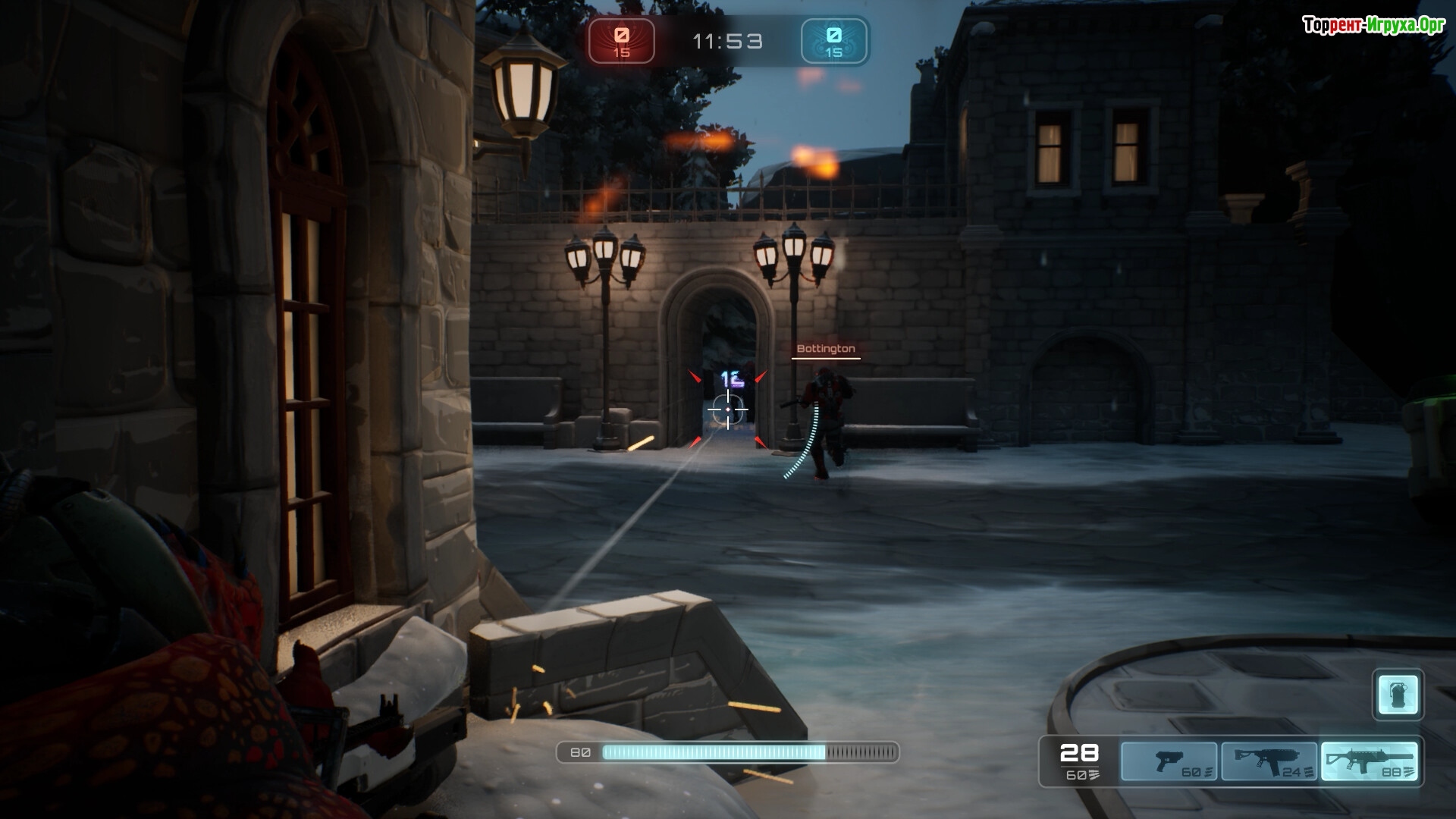Activate the grenade item icon
This screenshot has width=1456, height=819.
1398,694
